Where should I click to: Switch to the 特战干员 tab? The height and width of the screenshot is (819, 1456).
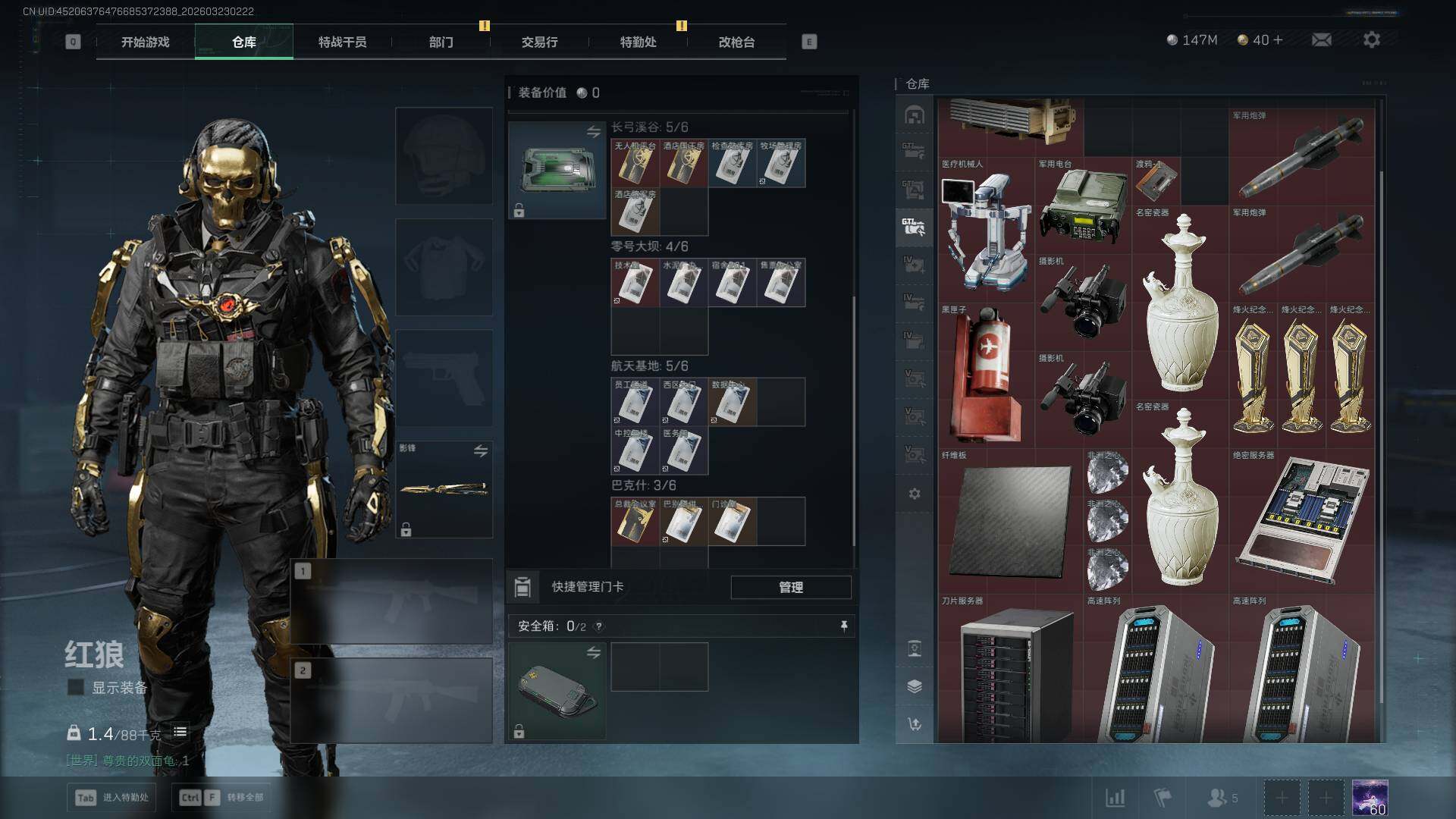tap(342, 42)
